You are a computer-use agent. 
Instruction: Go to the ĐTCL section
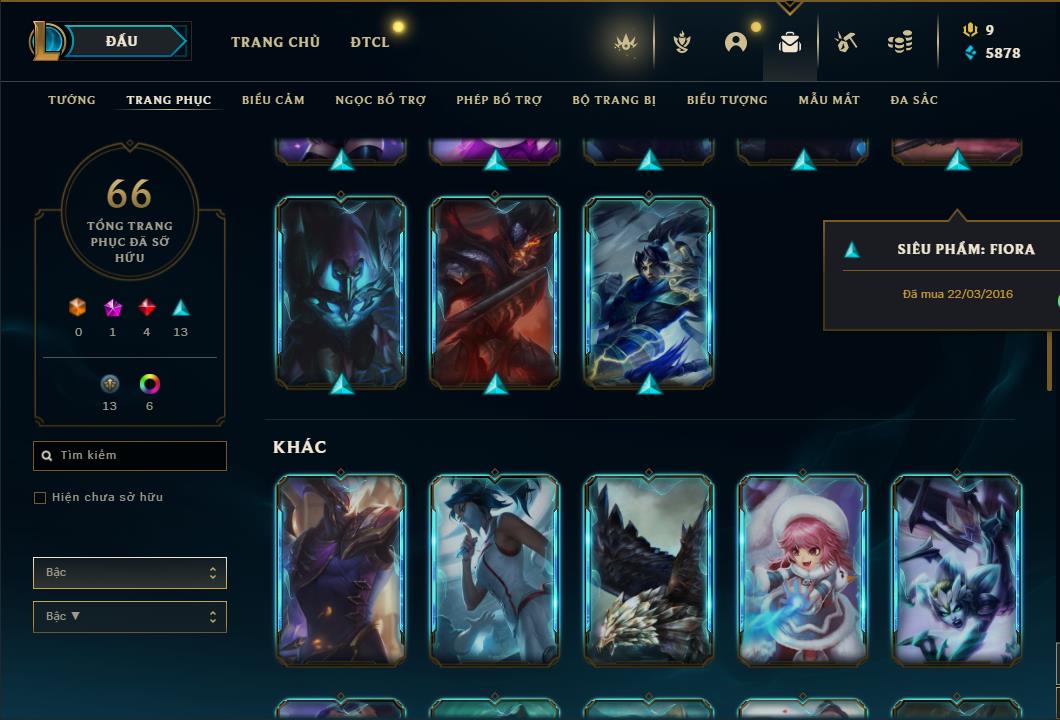(370, 42)
